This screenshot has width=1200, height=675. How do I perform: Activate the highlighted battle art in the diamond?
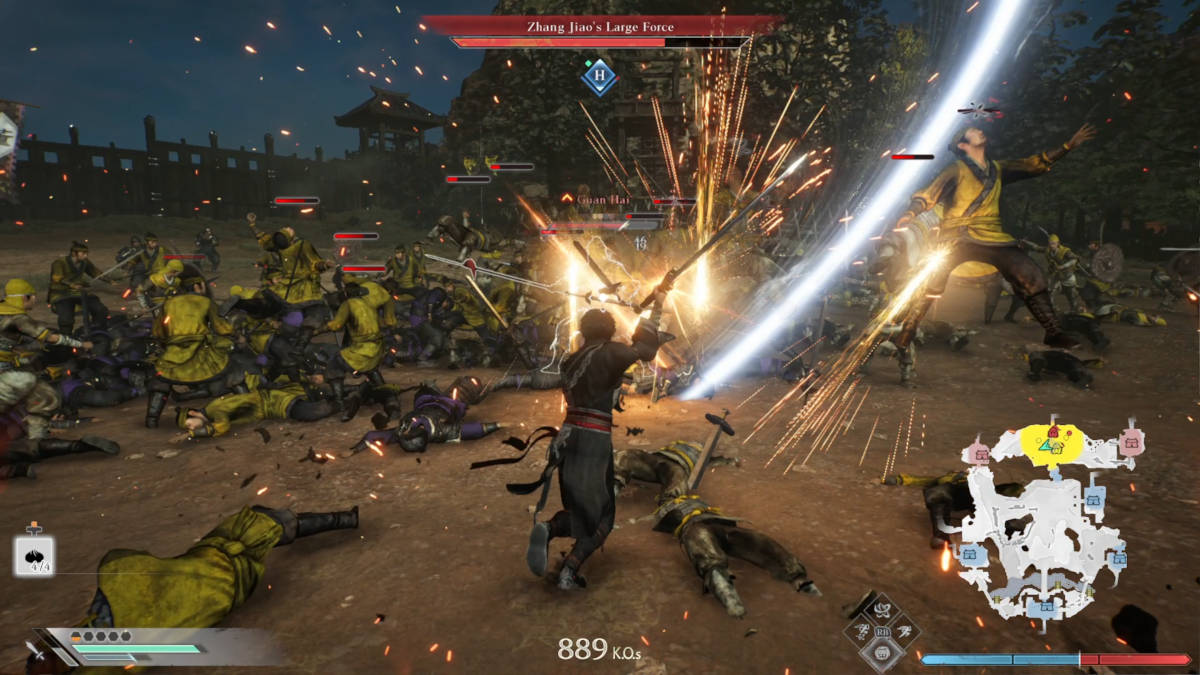882,652
